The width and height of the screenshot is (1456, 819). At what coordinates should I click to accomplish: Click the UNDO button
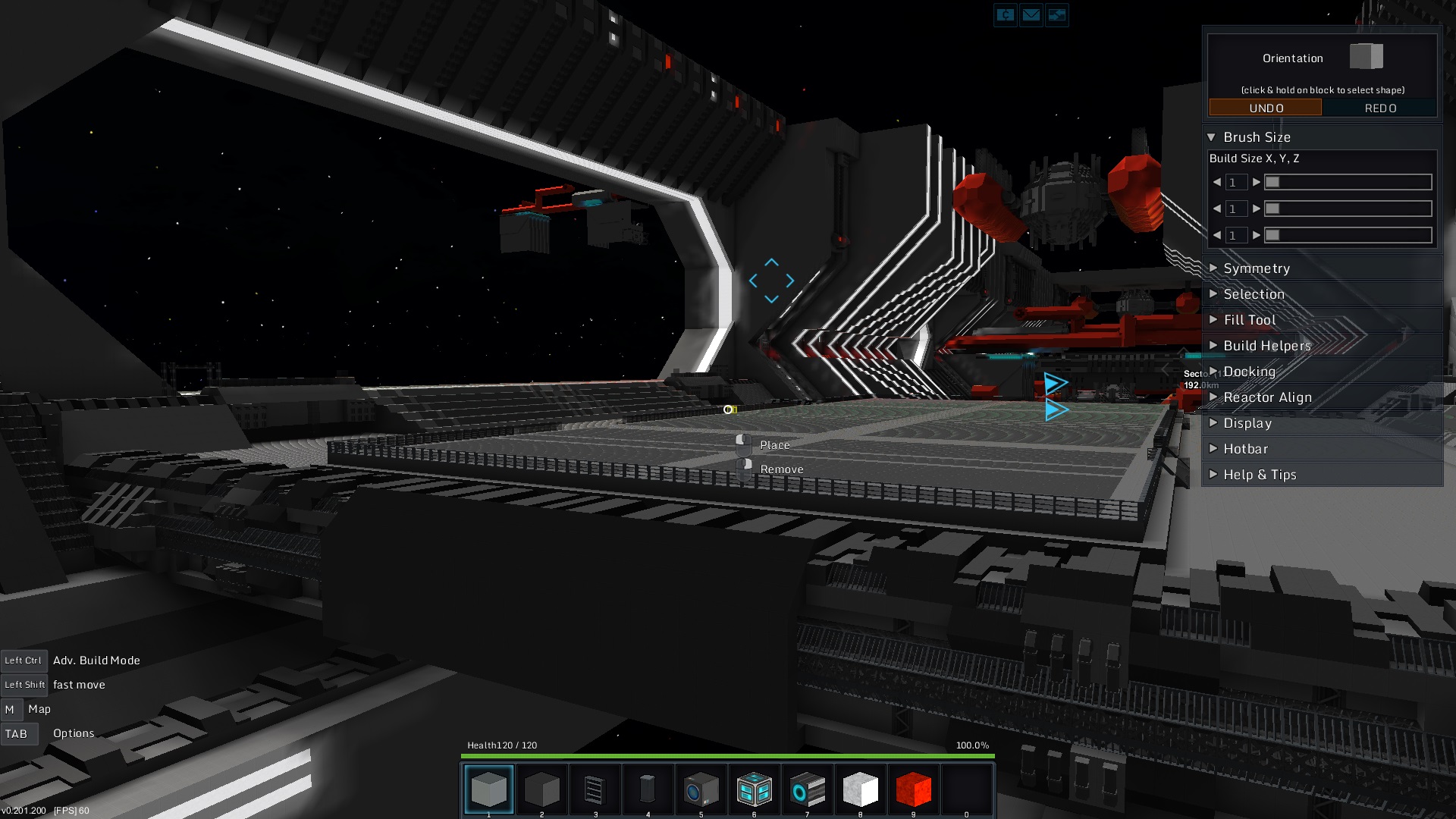(x=1266, y=108)
